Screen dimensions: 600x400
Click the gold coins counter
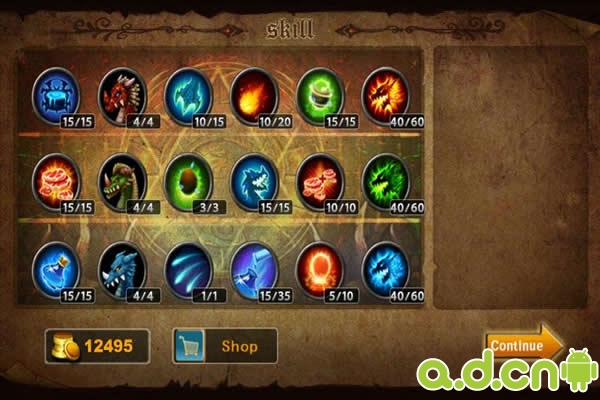point(97,346)
